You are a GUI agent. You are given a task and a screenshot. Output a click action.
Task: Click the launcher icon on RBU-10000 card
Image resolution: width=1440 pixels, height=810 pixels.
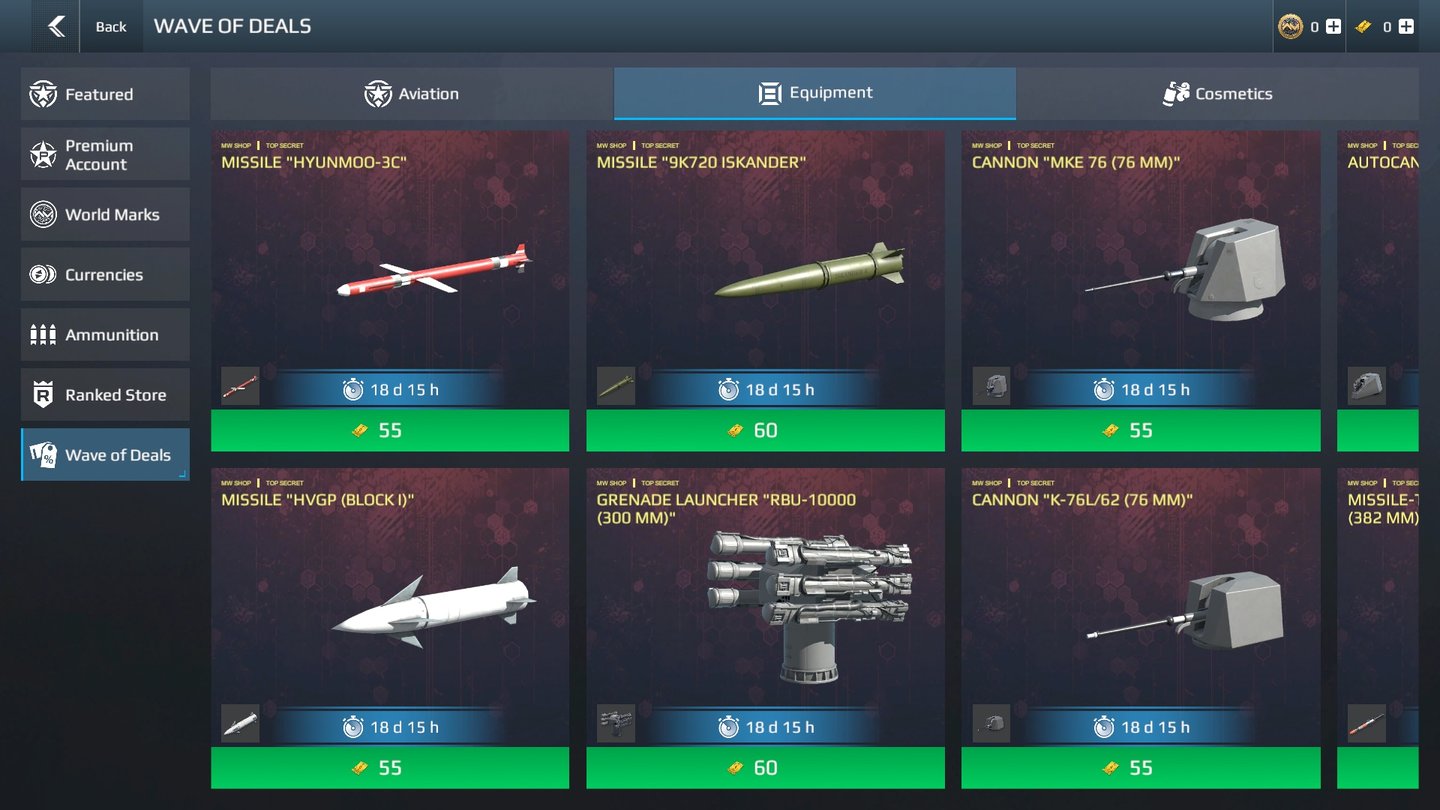(x=614, y=722)
